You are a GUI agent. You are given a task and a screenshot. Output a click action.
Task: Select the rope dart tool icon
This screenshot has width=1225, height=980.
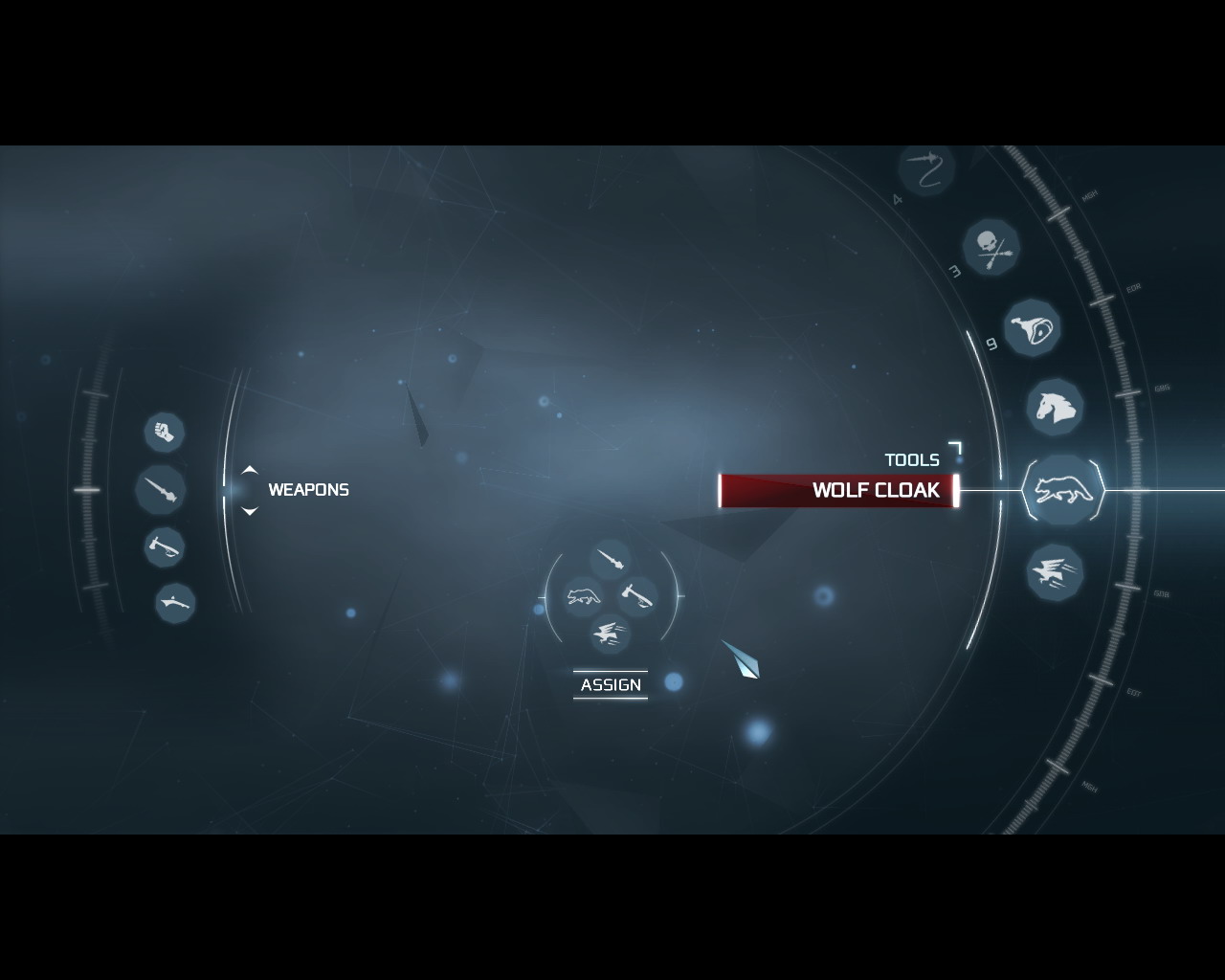click(x=927, y=169)
